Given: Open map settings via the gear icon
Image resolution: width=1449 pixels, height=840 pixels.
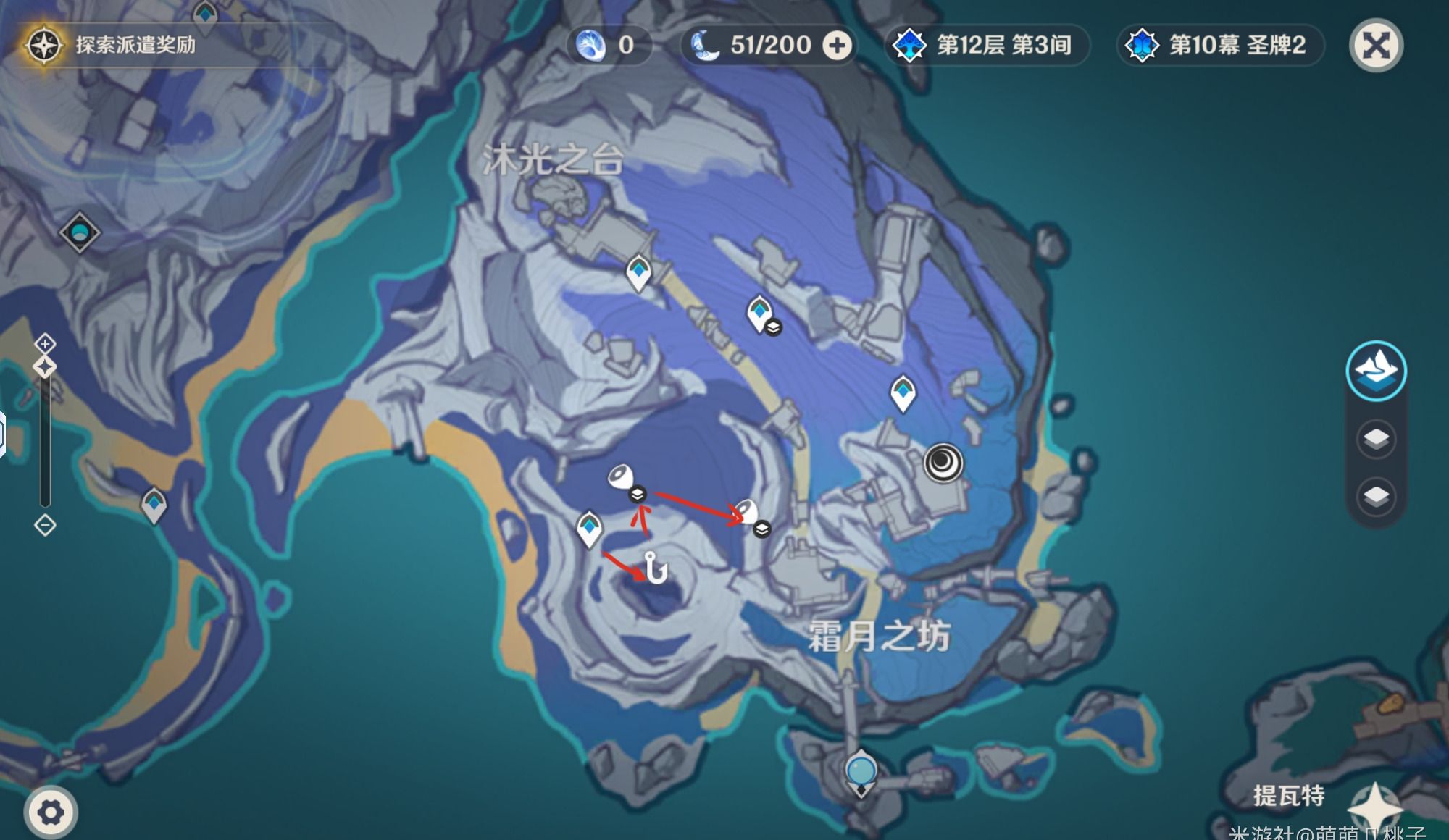Looking at the screenshot, I should click(50, 812).
